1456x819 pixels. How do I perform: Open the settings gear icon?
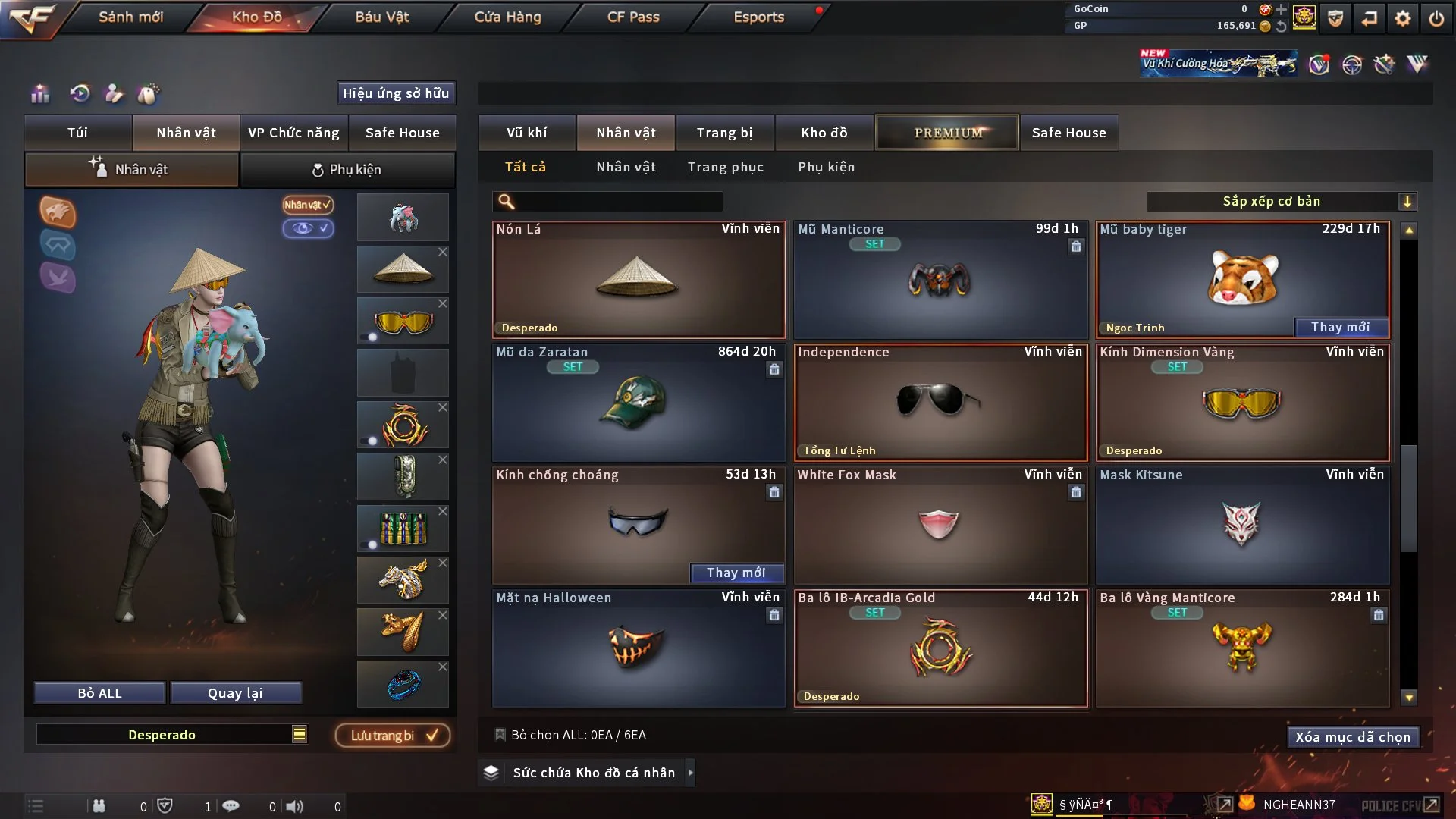pos(1402,18)
